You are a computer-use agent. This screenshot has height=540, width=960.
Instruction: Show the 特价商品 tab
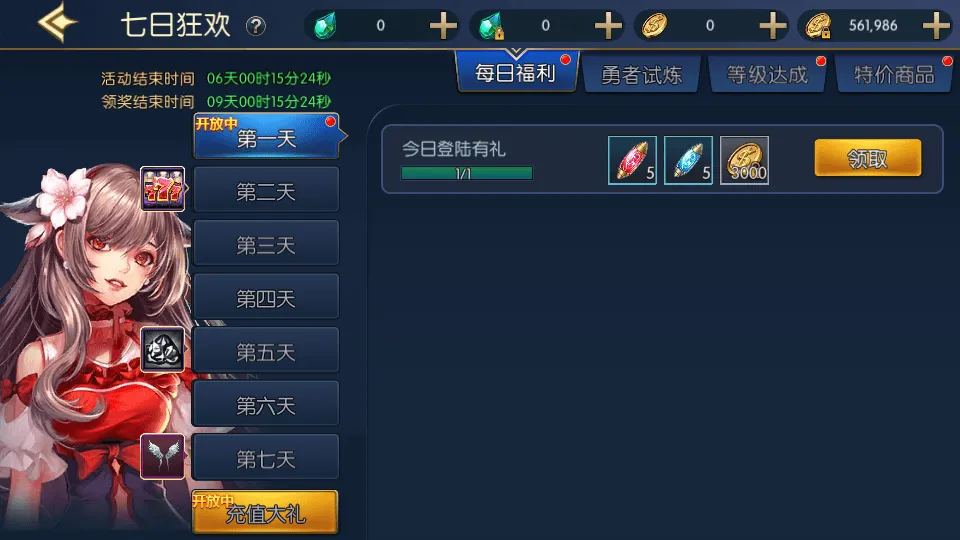(893, 75)
